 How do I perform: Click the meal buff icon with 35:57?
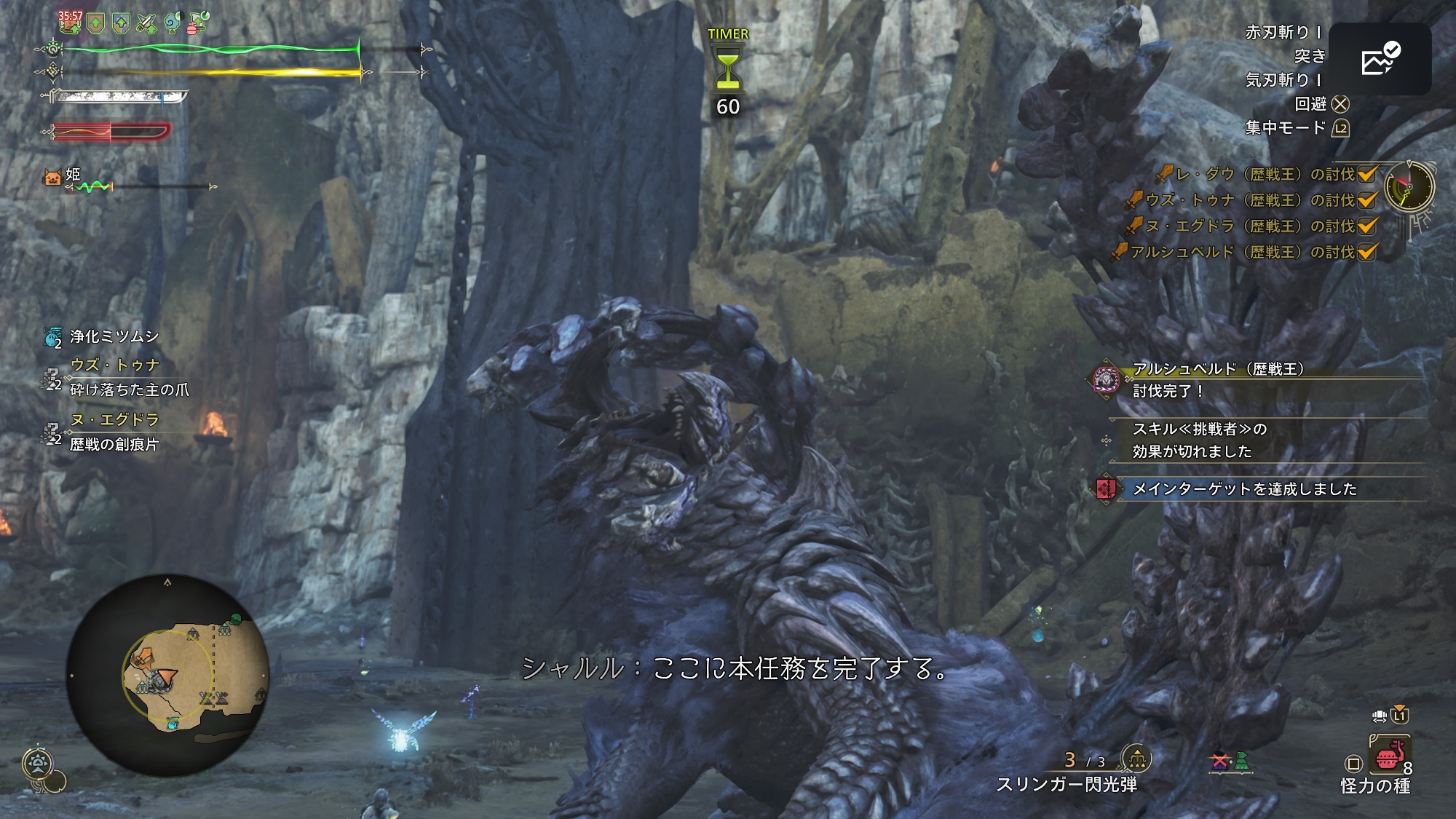pyautogui.click(x=70, y=22)
